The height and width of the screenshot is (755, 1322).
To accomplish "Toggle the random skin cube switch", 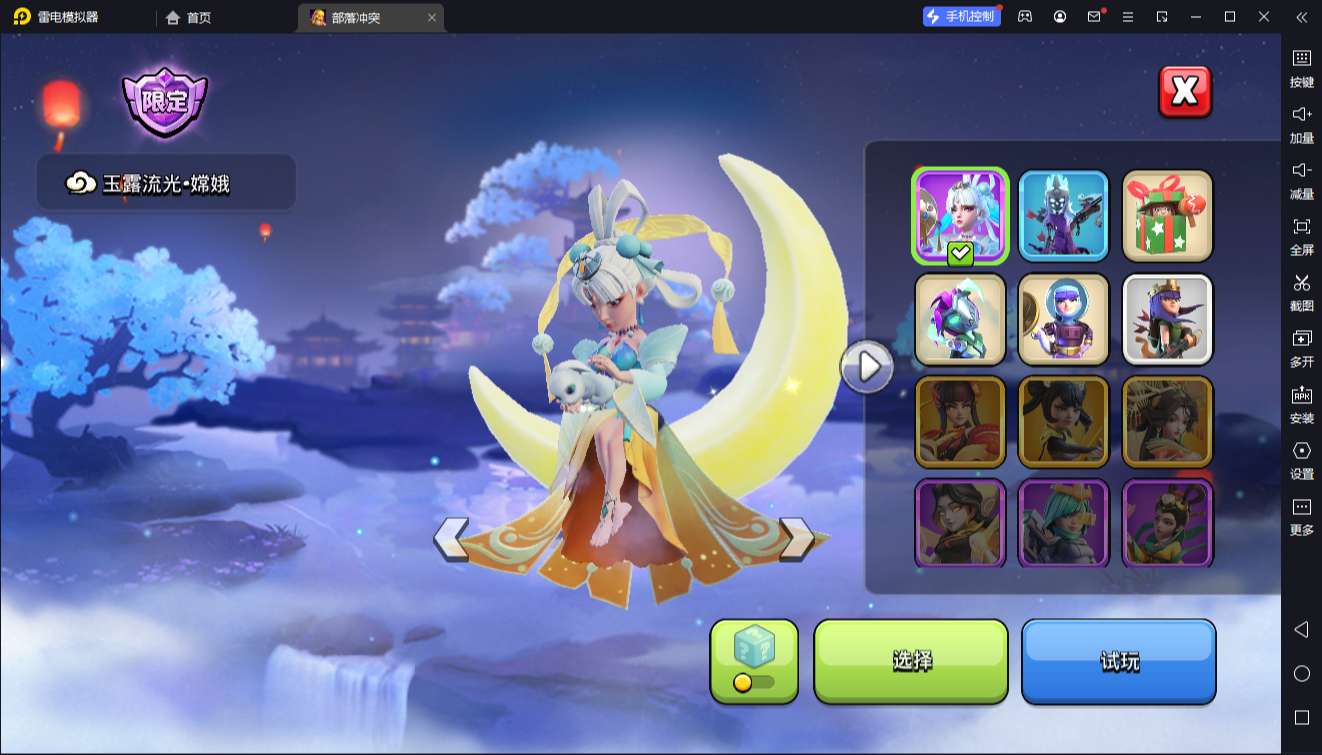I will [754, 682].
